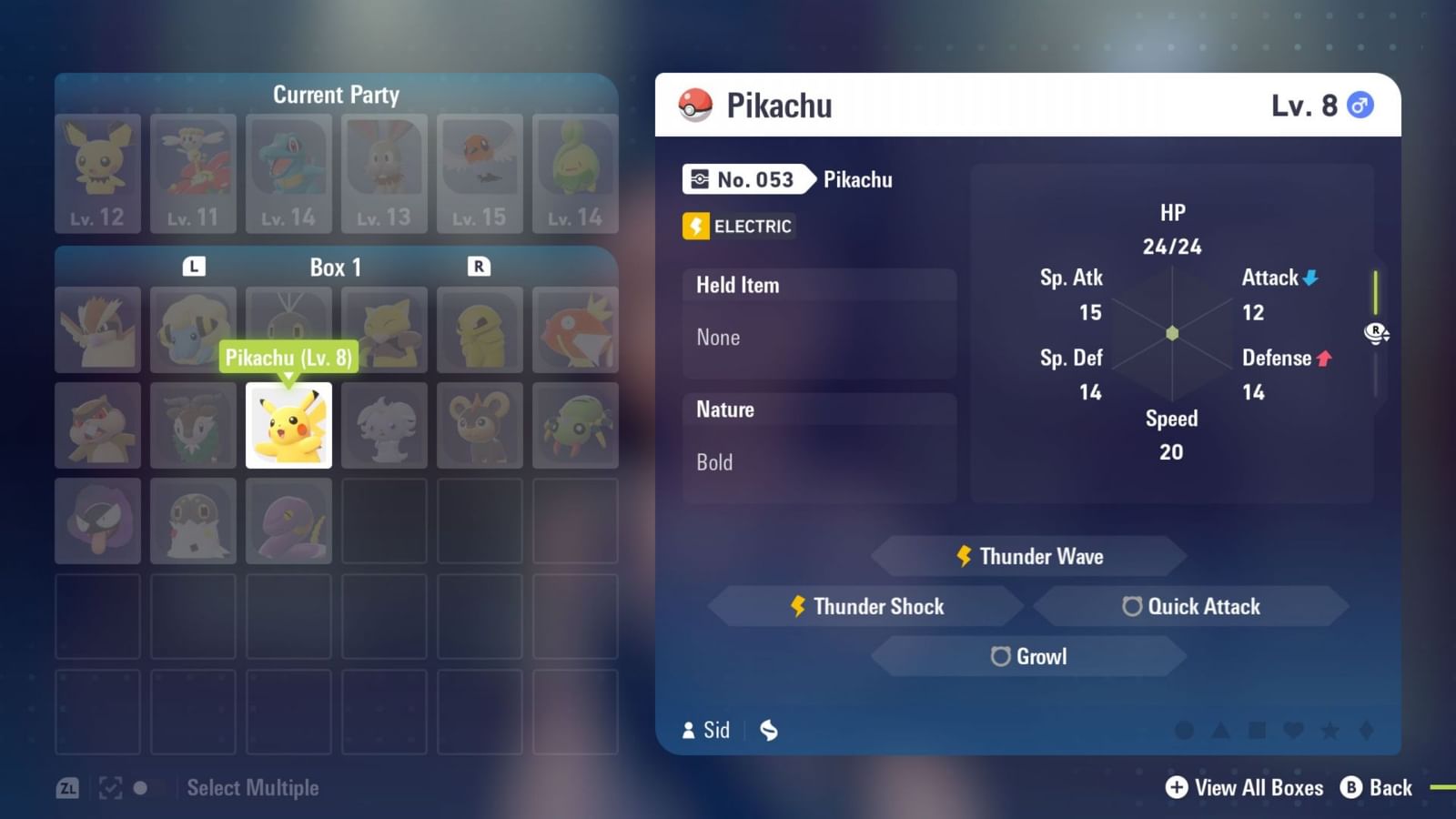Viewport: 1456px width, 819px height.
Task: Click the Poké Ball icon beside Pikachu's name
Action: click(696, 104)
